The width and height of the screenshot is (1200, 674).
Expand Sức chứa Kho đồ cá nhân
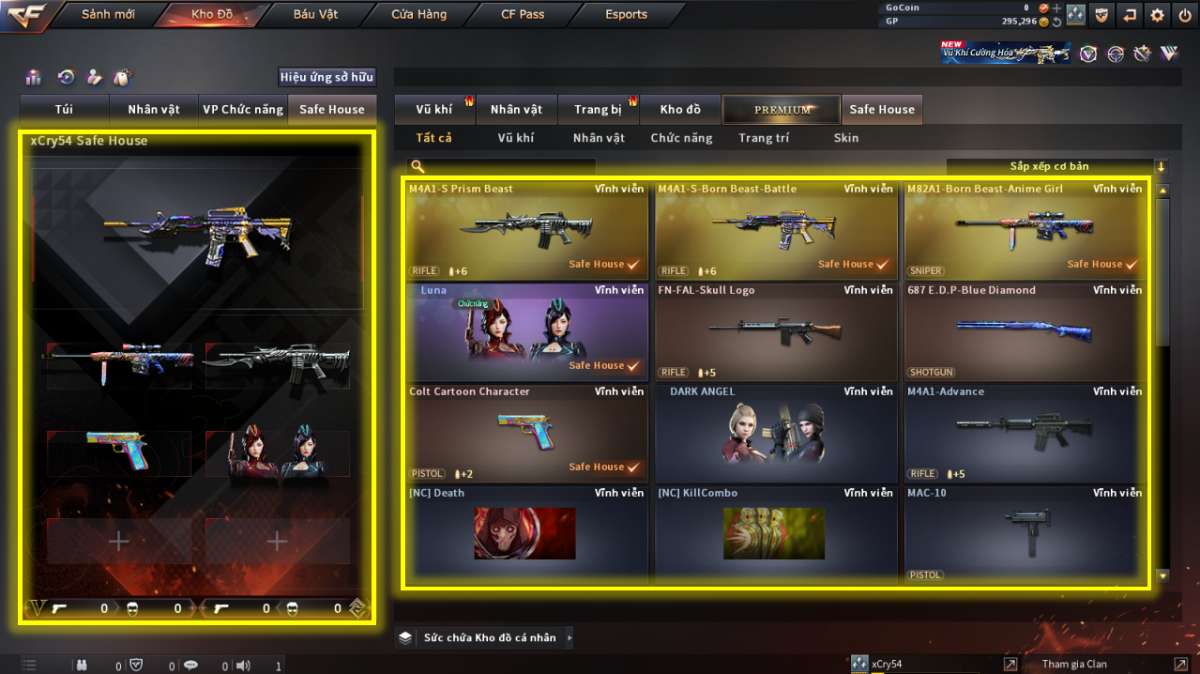[488, 637]
